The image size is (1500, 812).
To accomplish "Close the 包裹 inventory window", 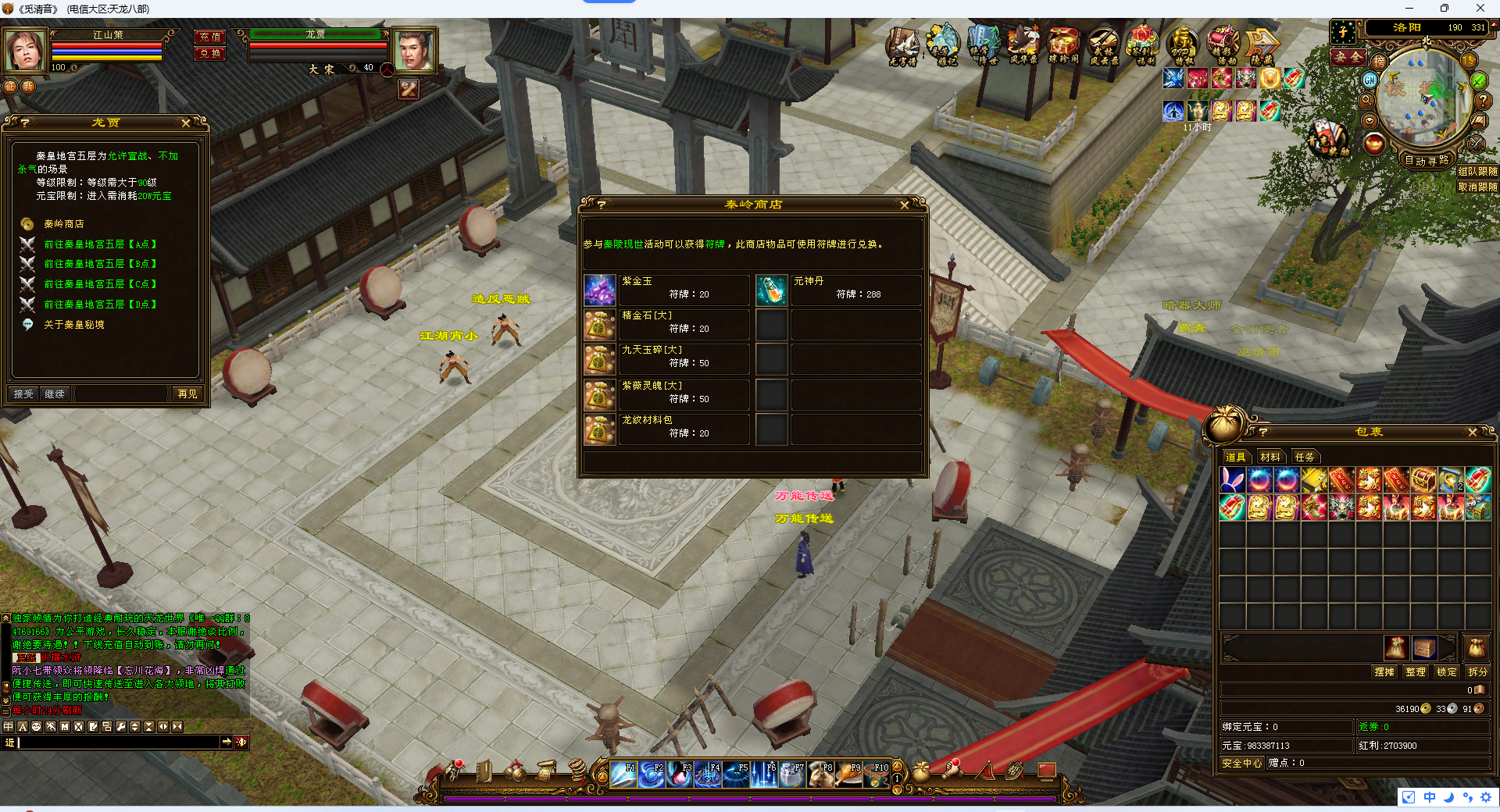I will [1472, 433].
